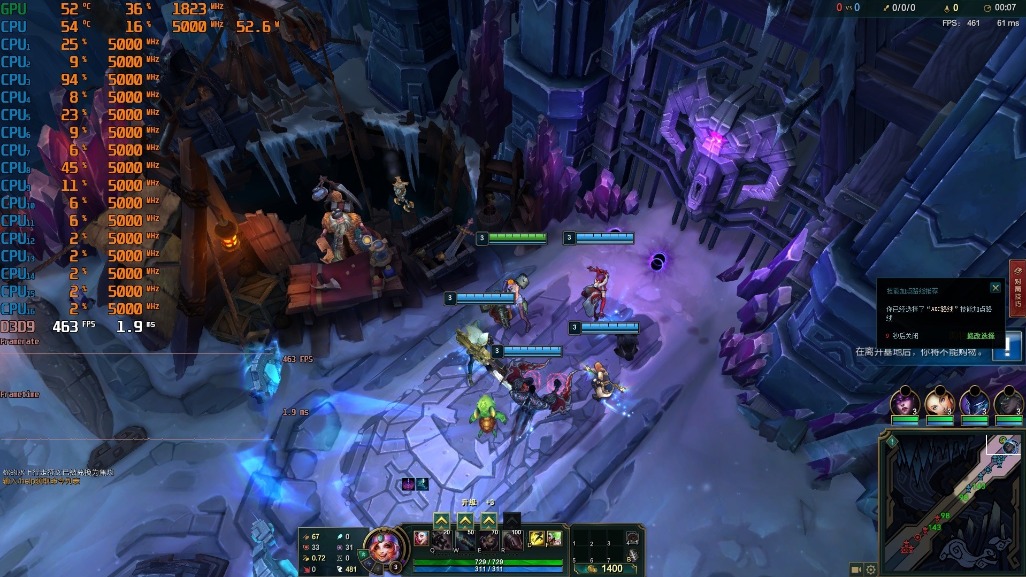Screen dimensions: 1026x577
Task: Click on the ARAM minimap
Action: 951,498
